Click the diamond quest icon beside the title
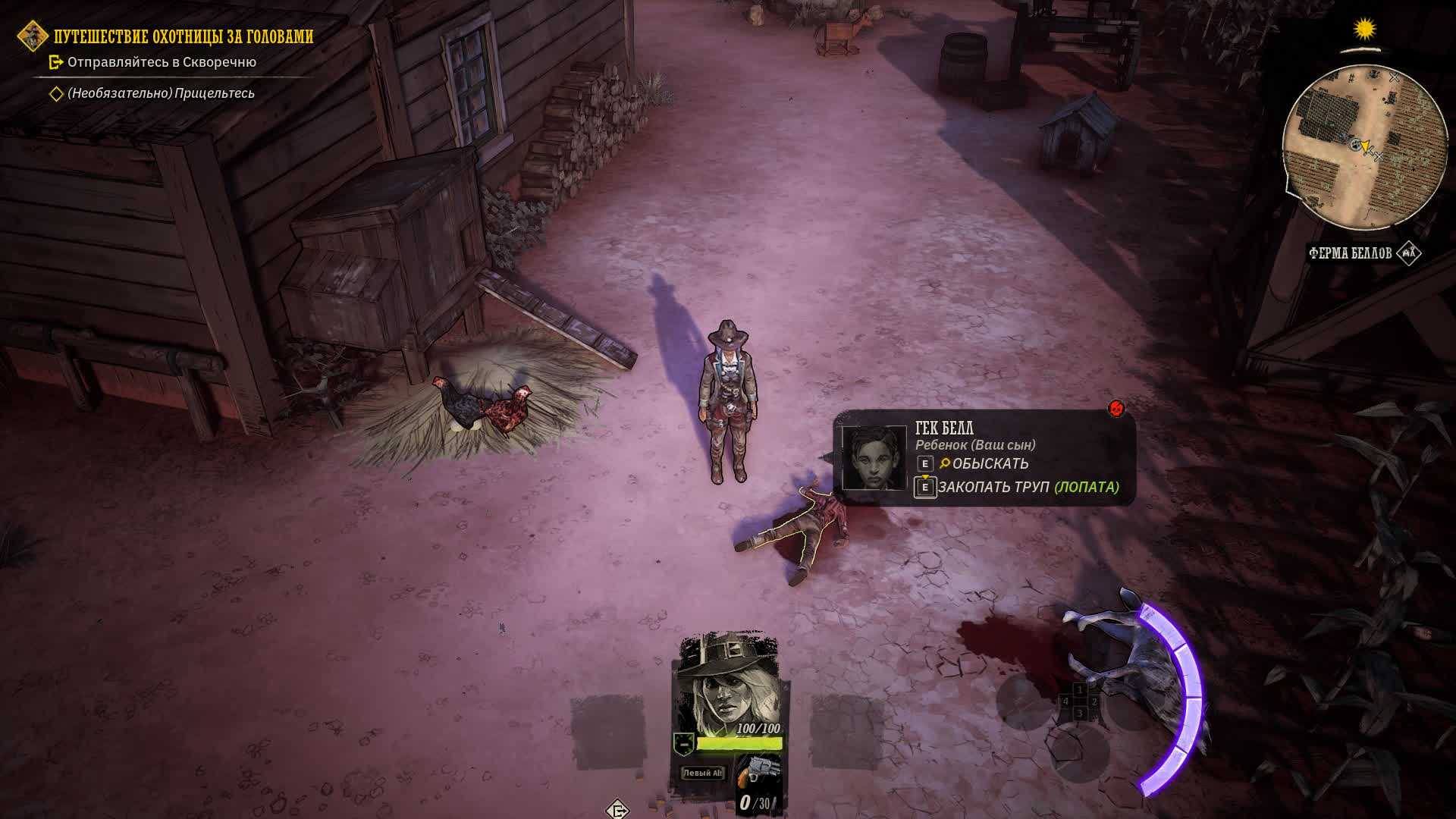 click(33, 36)
